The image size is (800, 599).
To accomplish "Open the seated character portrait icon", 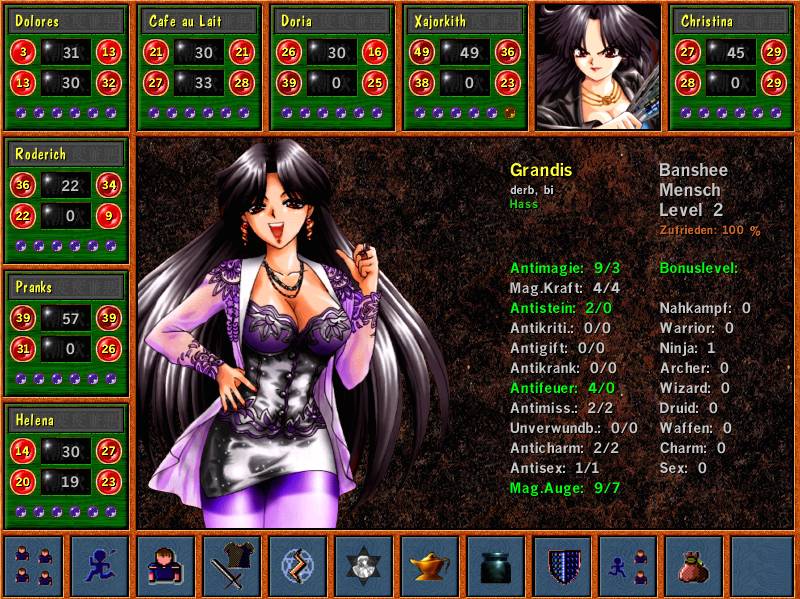I will tap(166, 566).
